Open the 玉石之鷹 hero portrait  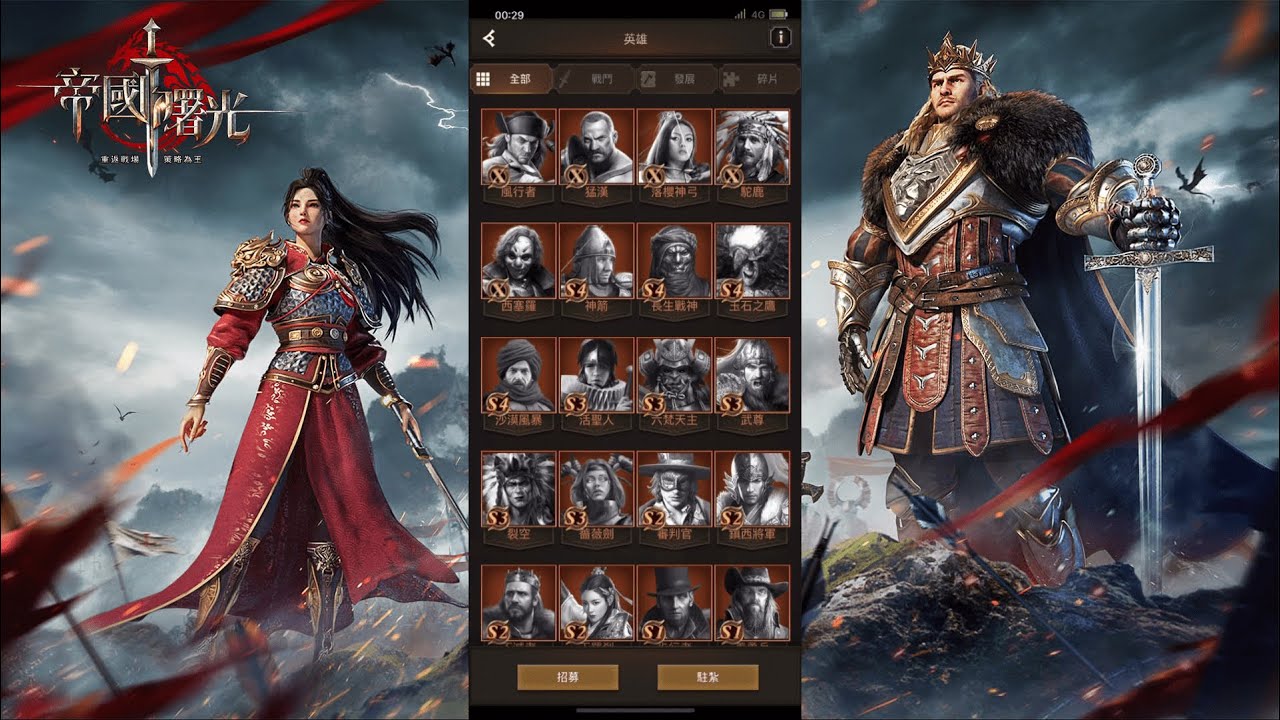tap(752, 260)
